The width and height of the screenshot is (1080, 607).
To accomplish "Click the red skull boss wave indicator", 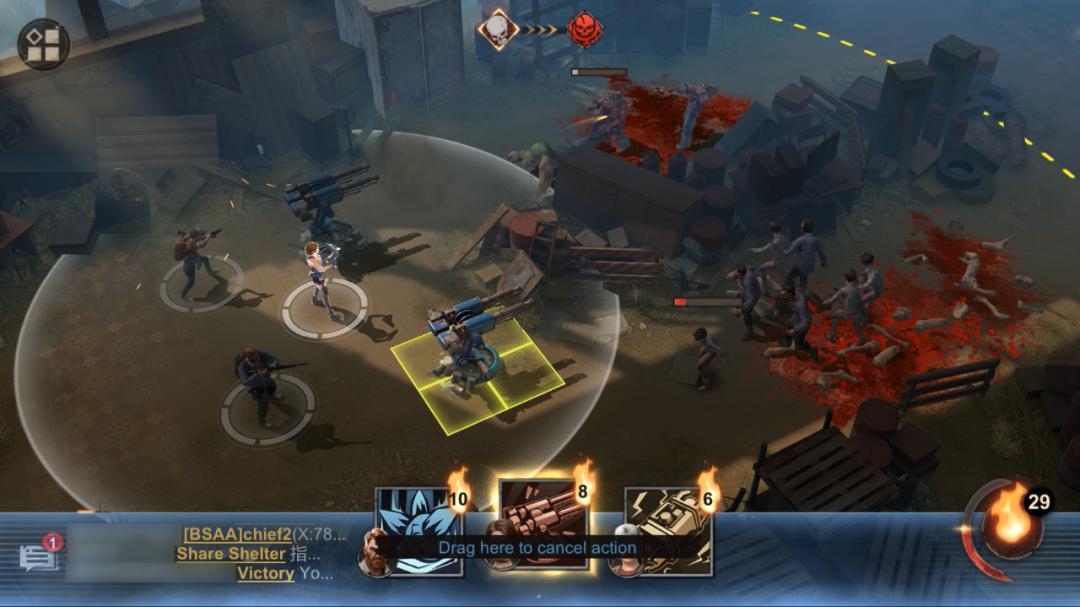I will click(585, 28).
